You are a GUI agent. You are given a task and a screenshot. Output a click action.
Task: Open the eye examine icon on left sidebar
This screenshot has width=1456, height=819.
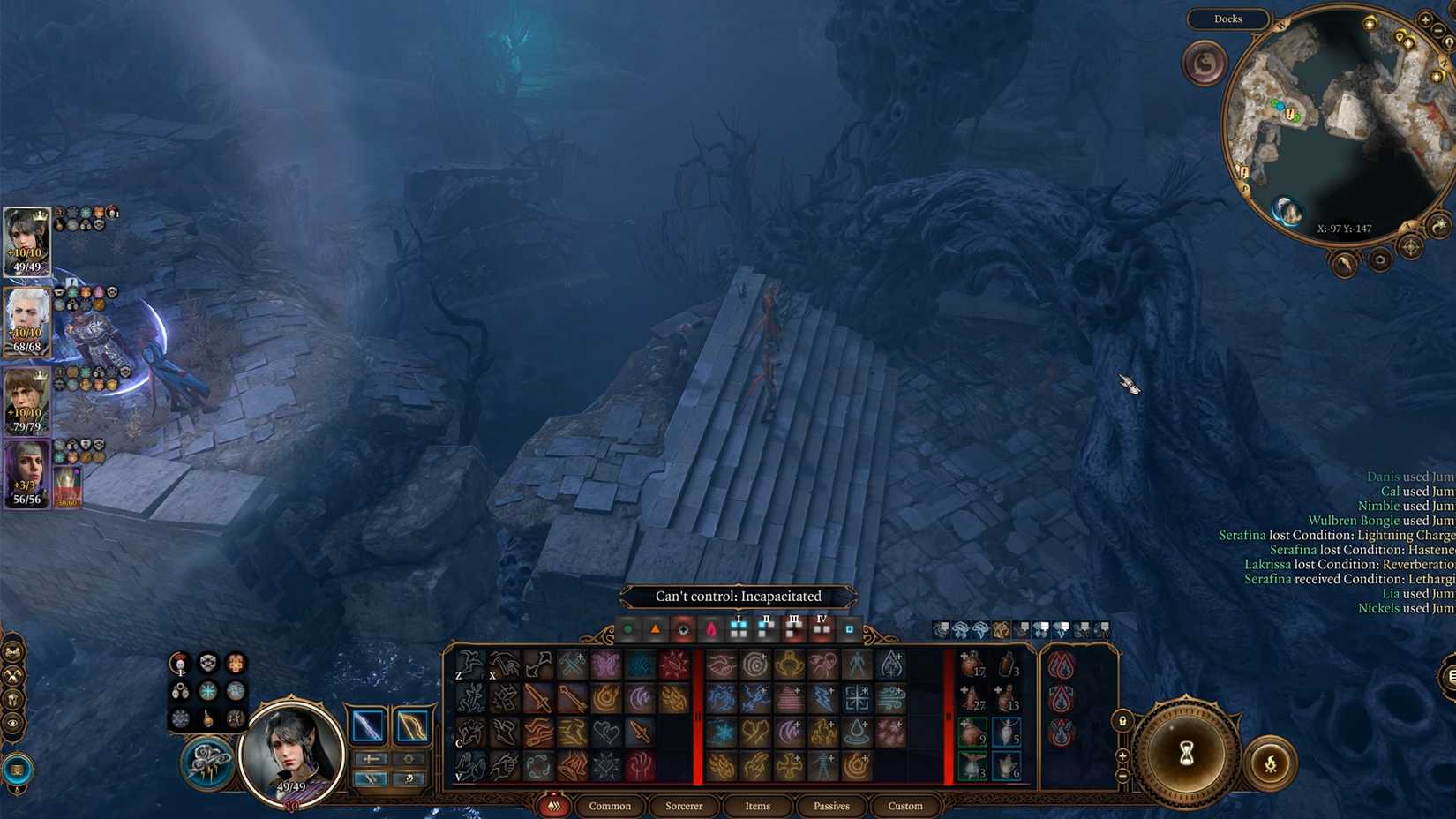coord(12,722)
